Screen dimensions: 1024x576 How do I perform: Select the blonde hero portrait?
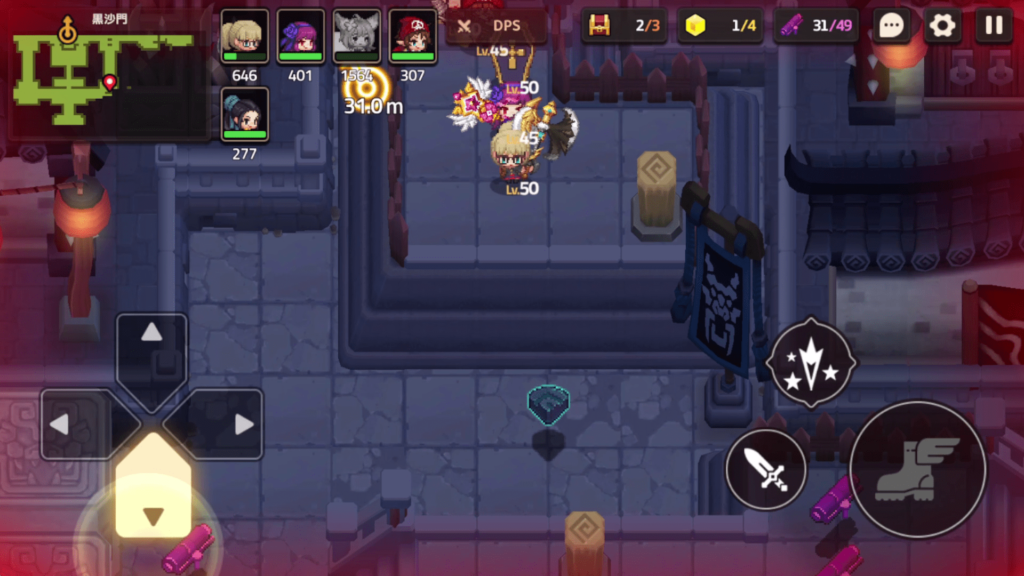point(244,37)
